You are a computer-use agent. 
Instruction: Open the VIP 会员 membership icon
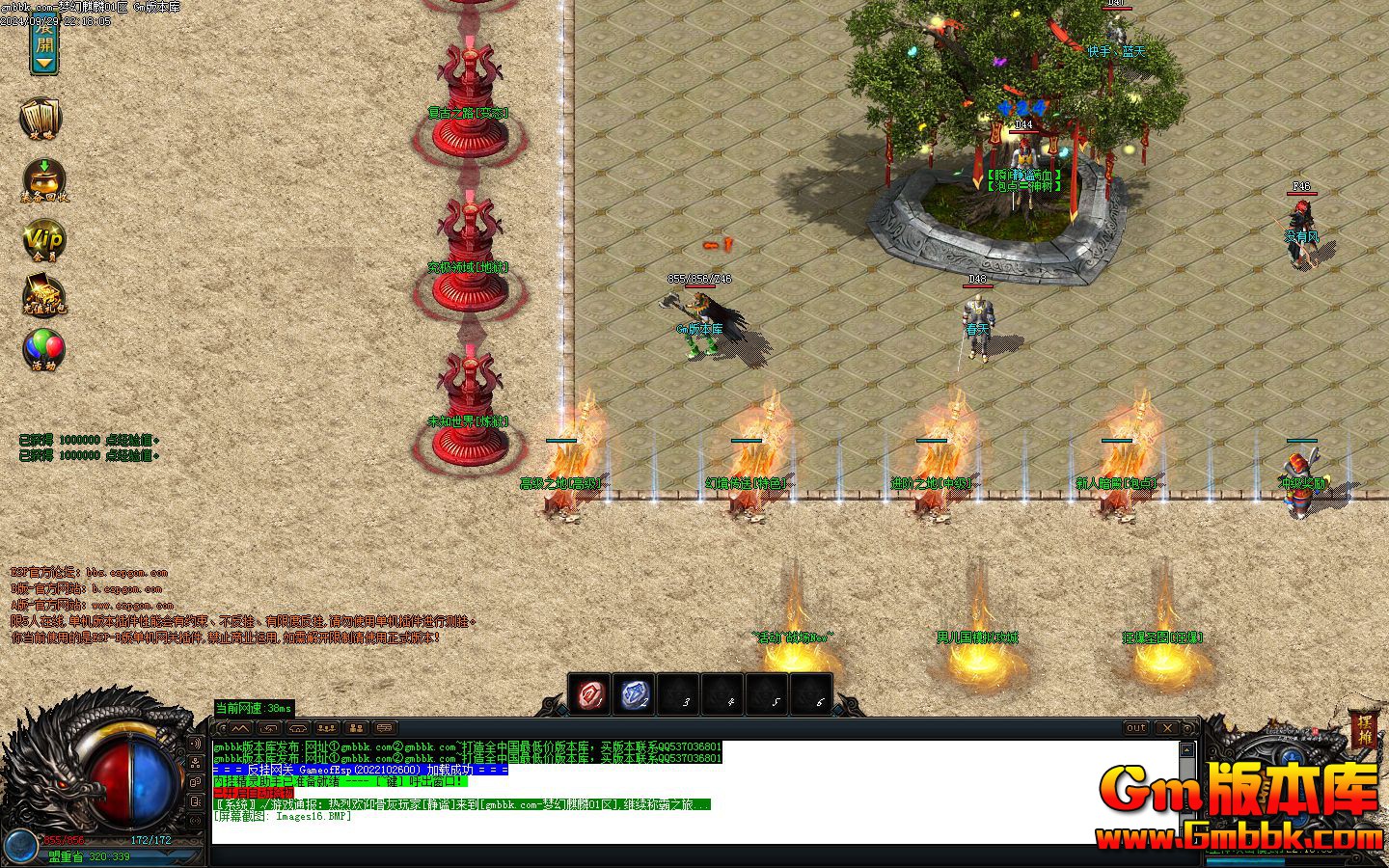[44, 240]
